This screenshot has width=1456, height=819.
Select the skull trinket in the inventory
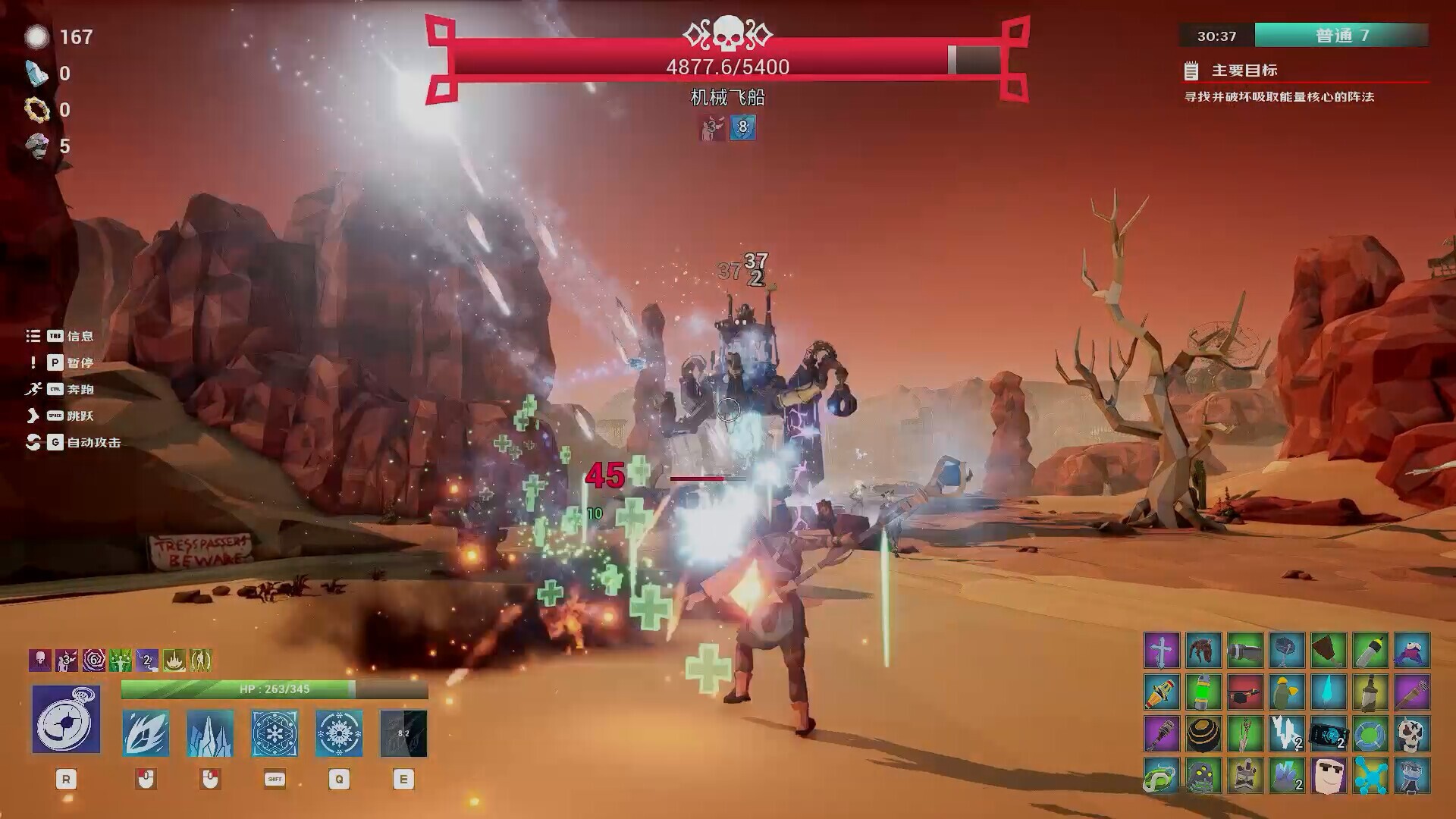click(x=1414, y=735)
